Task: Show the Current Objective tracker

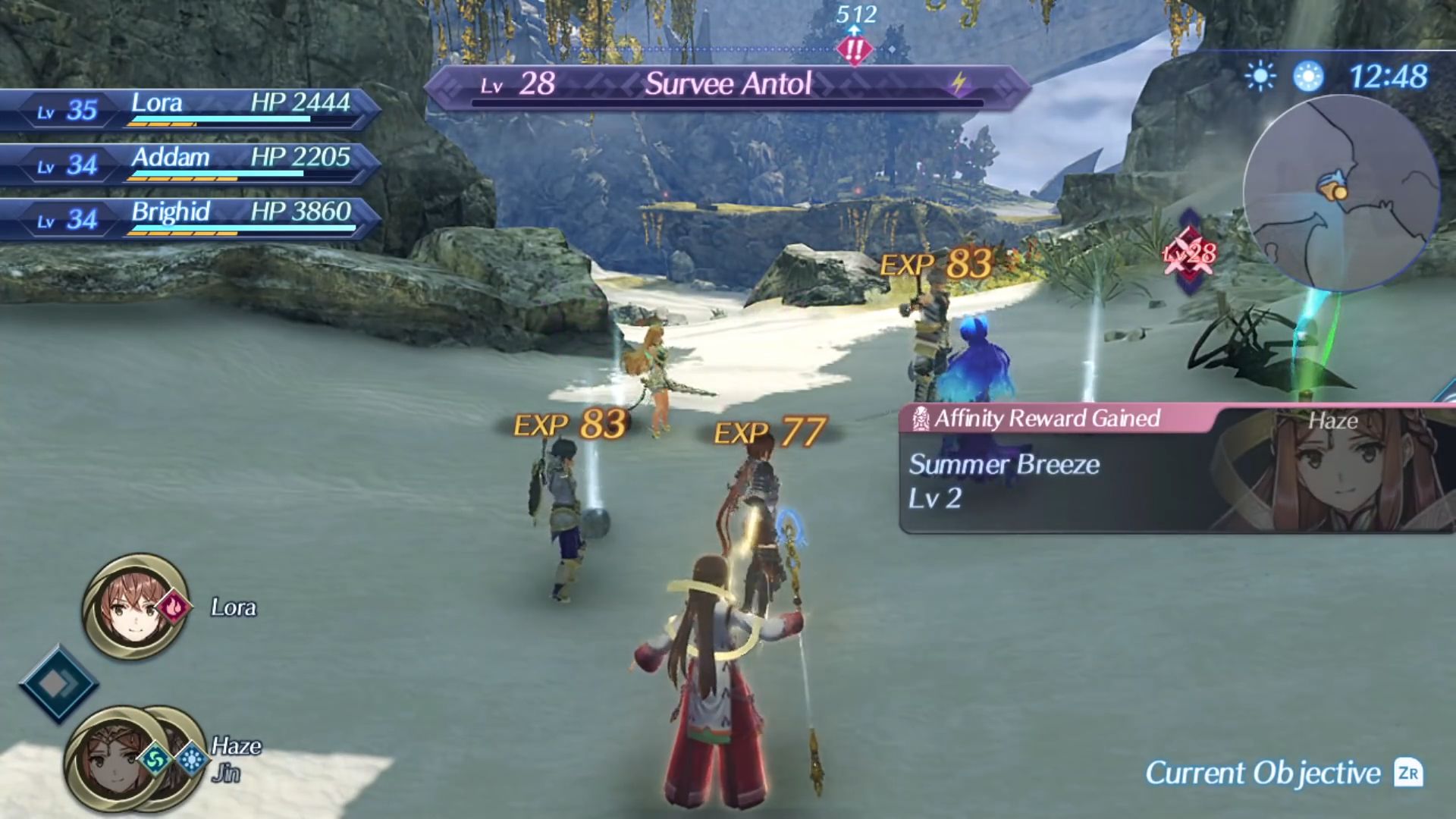Action: coord(1283,773)
